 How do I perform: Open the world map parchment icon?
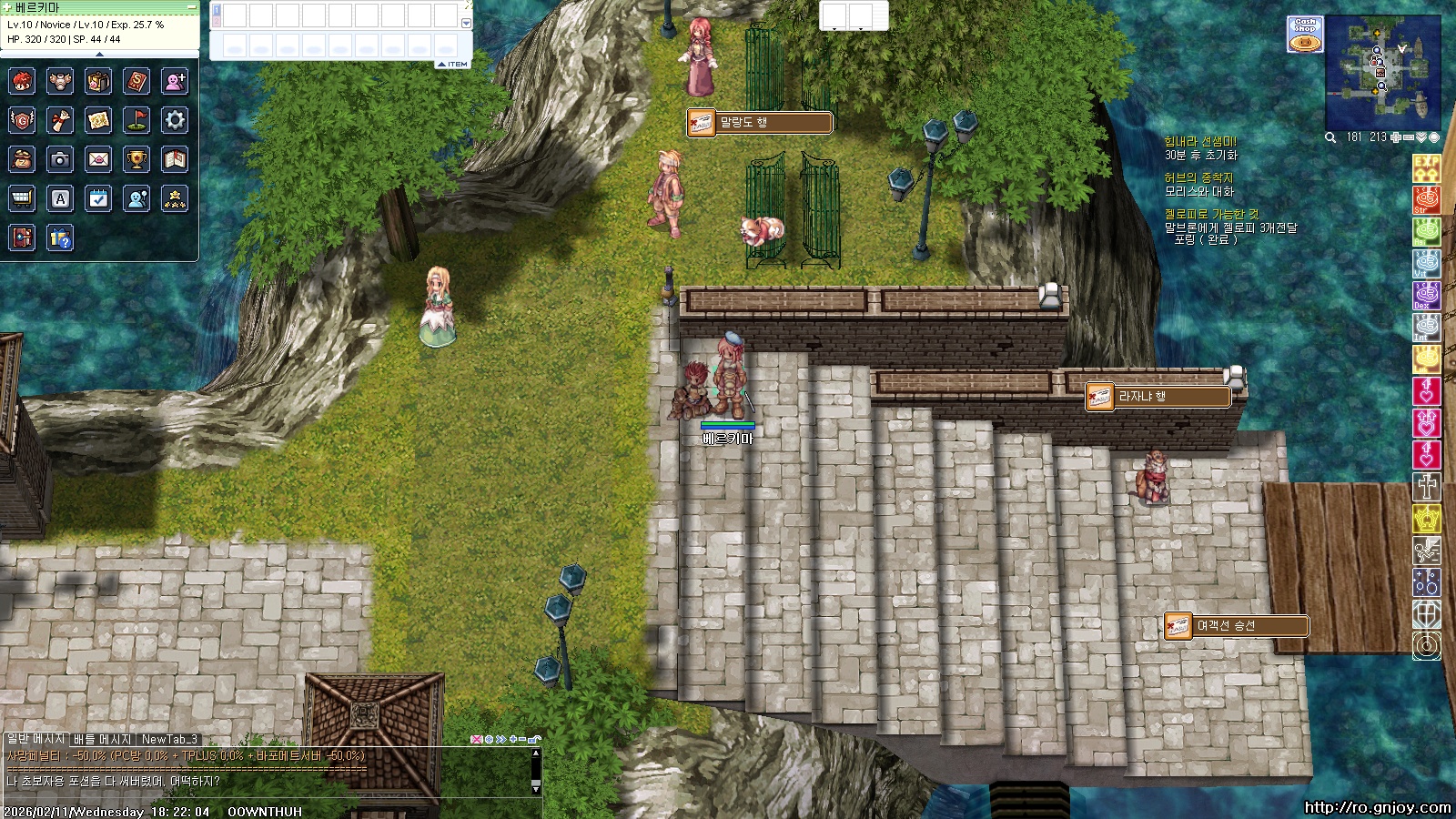(x=98, y=119)
